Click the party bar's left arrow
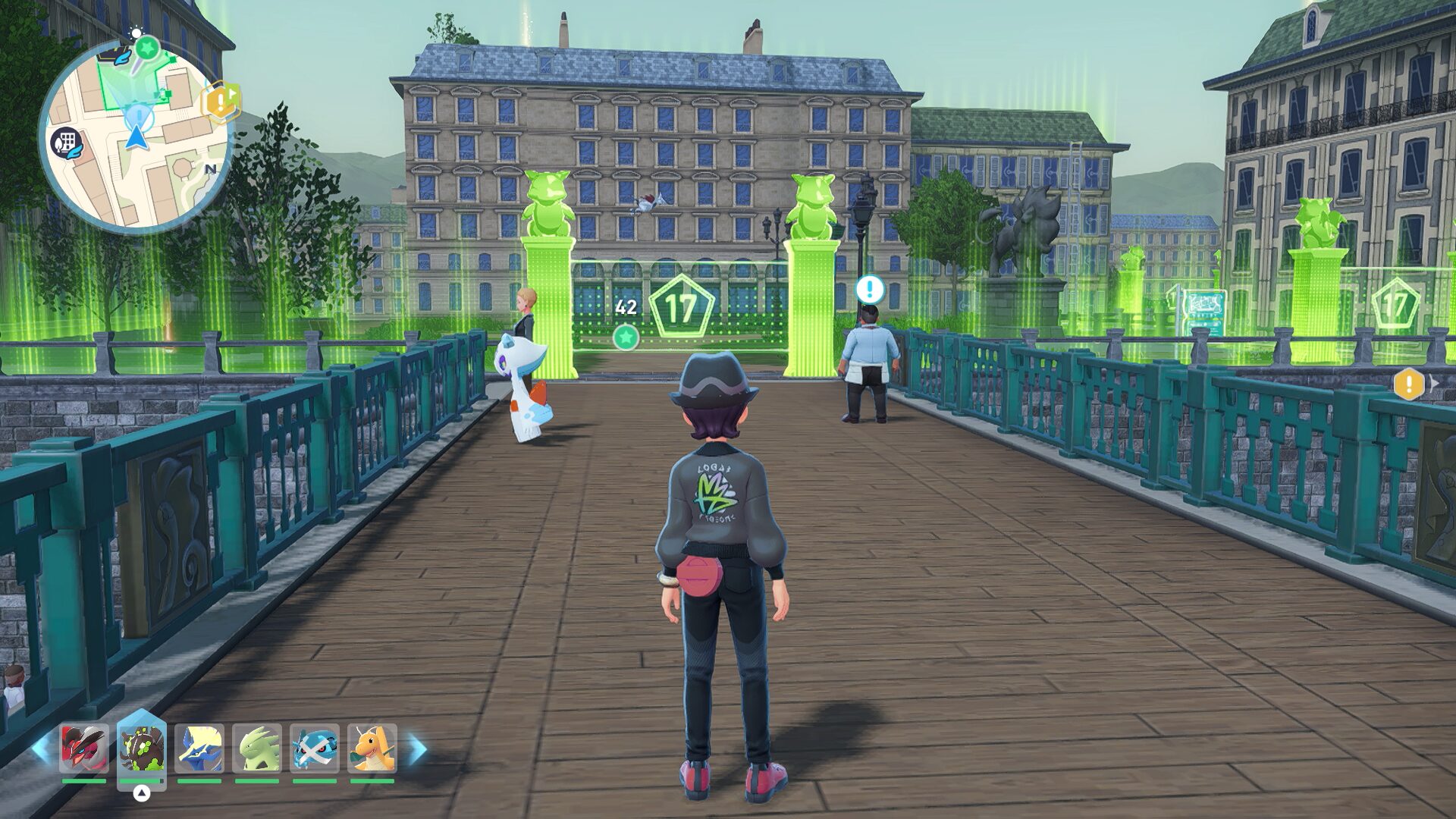 click(42, 749)
